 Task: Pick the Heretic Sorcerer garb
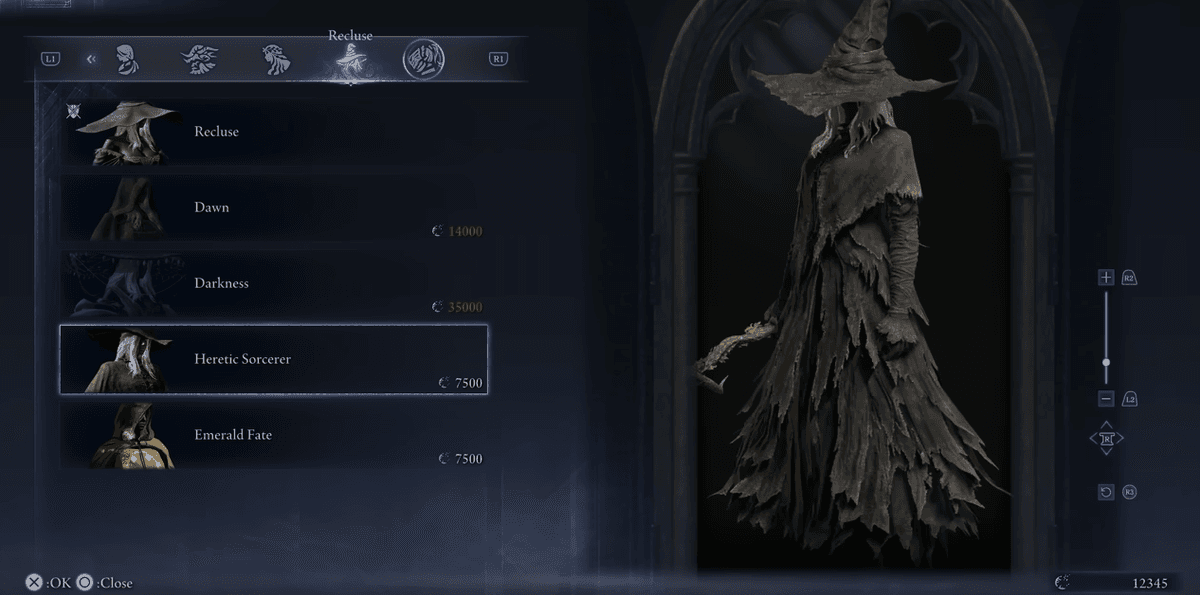[x=273, y=359]
